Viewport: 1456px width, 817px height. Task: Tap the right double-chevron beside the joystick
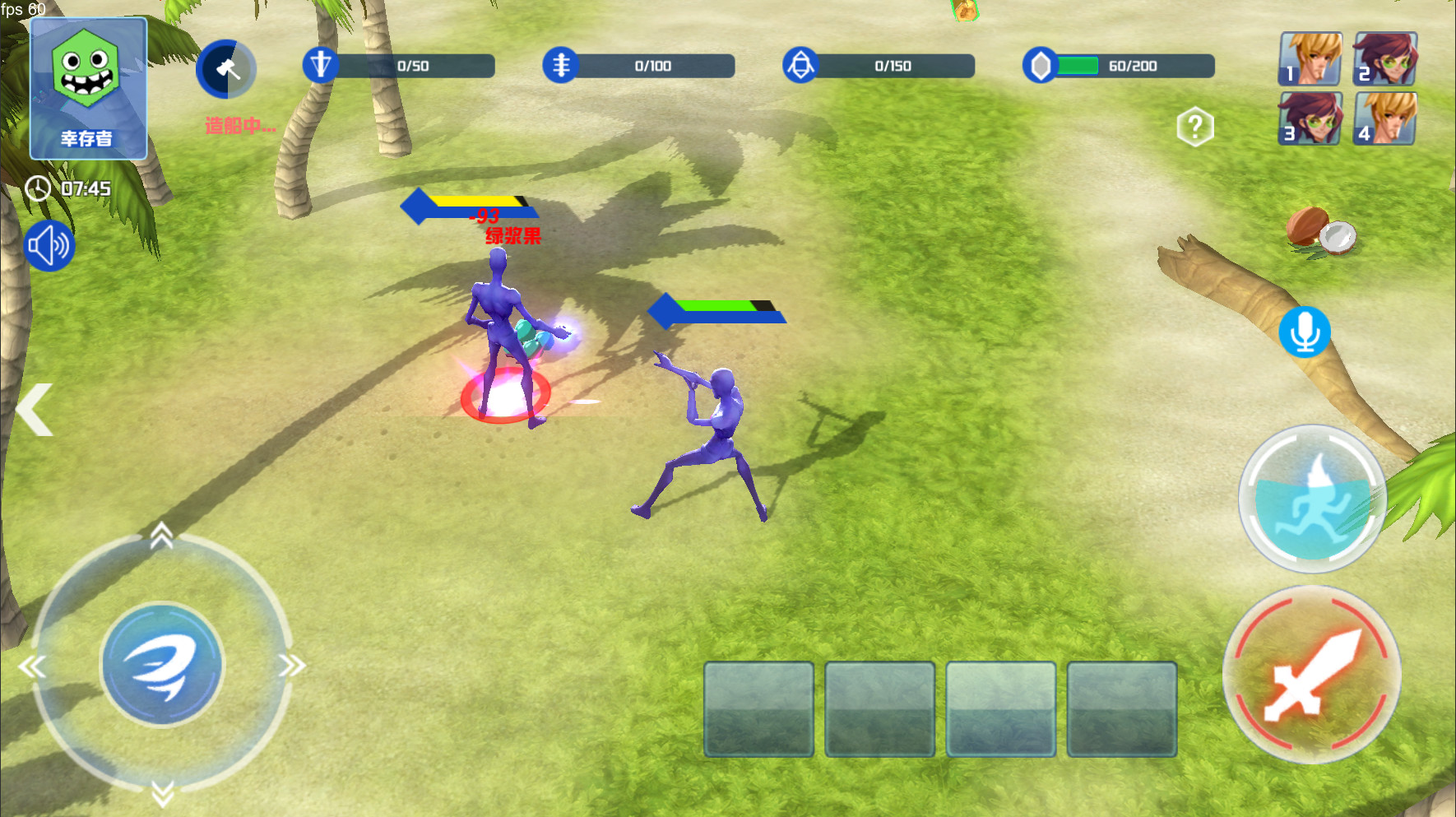click(292, 666)
